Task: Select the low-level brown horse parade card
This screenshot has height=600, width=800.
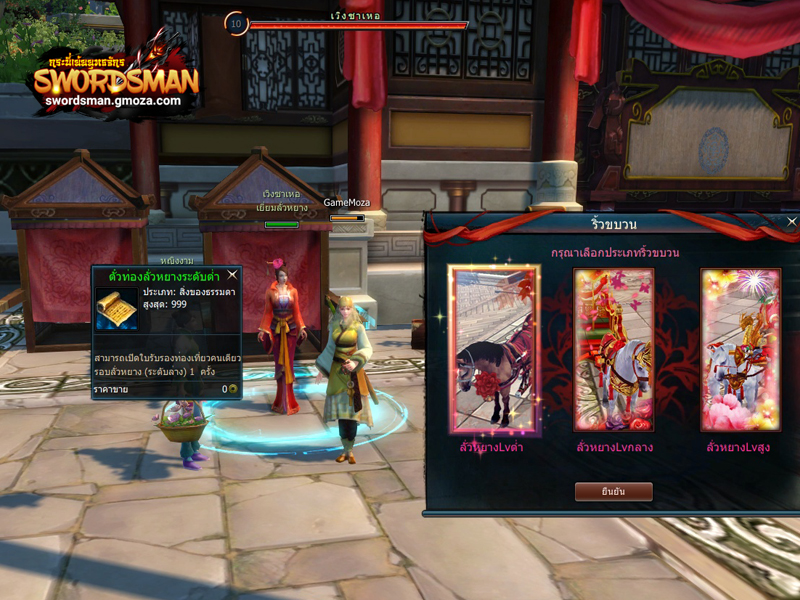Action: 494,350
